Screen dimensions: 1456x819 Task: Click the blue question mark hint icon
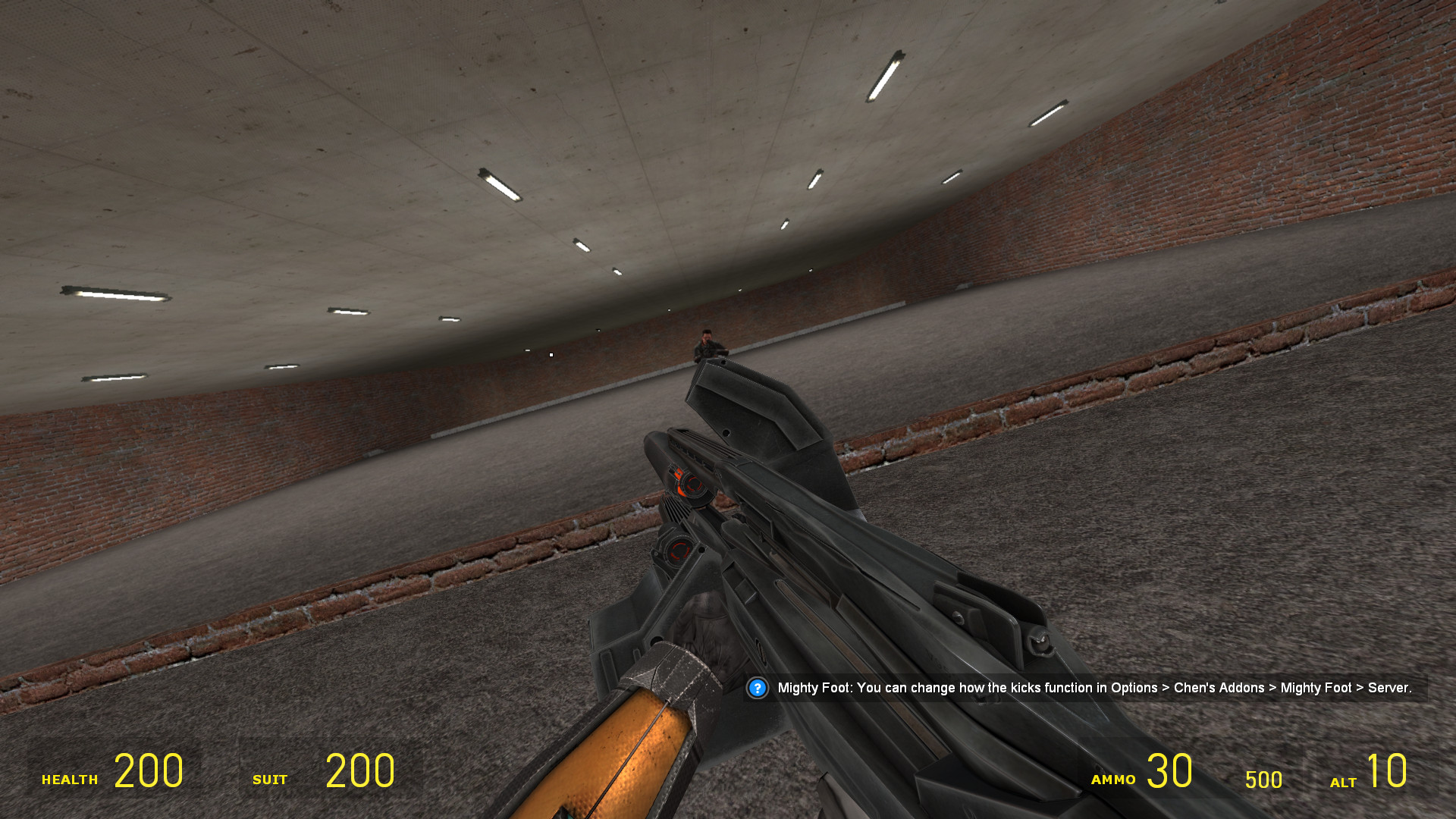756,689
